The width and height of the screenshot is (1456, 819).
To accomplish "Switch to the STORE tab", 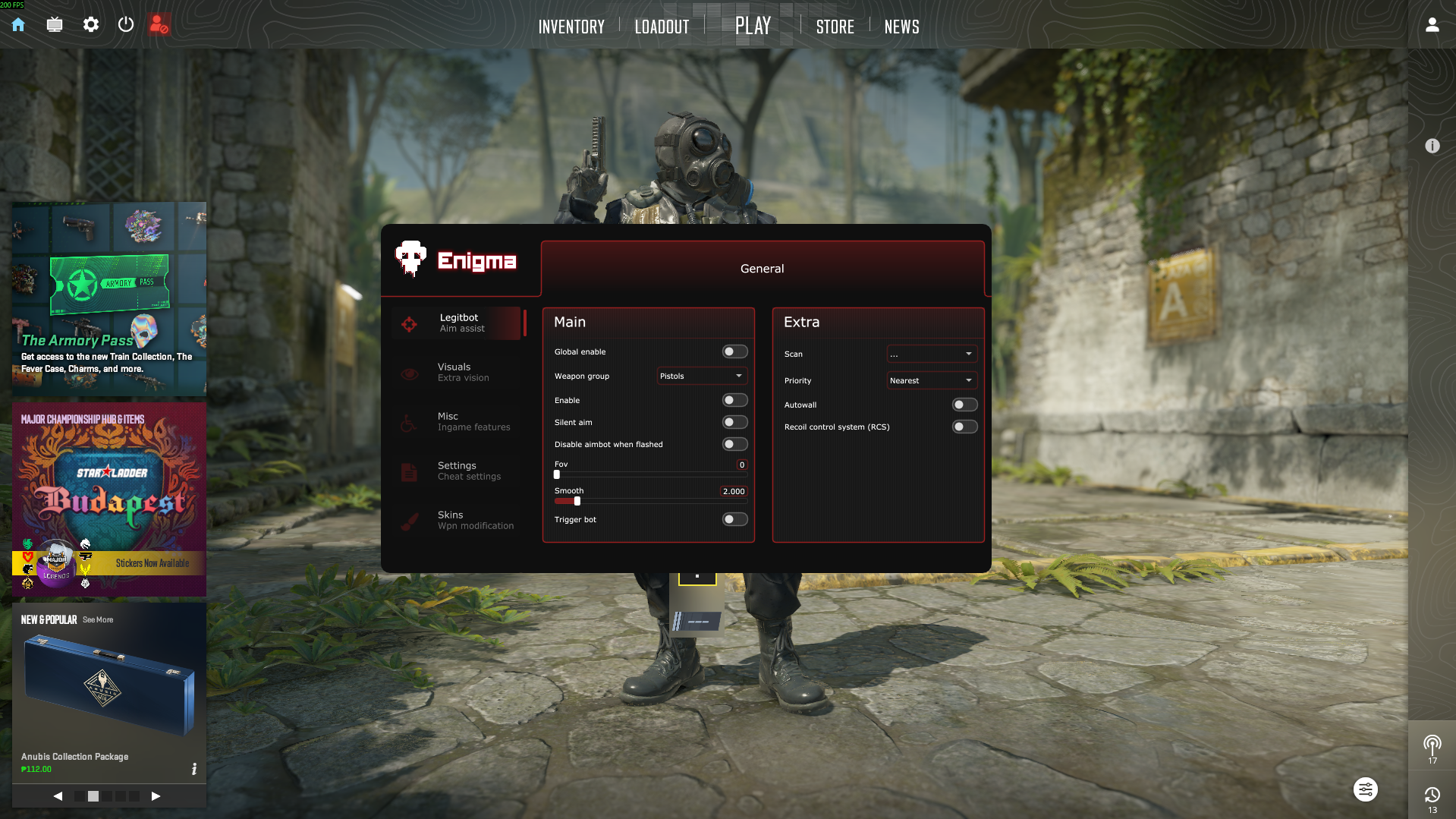I will [835, 27].
